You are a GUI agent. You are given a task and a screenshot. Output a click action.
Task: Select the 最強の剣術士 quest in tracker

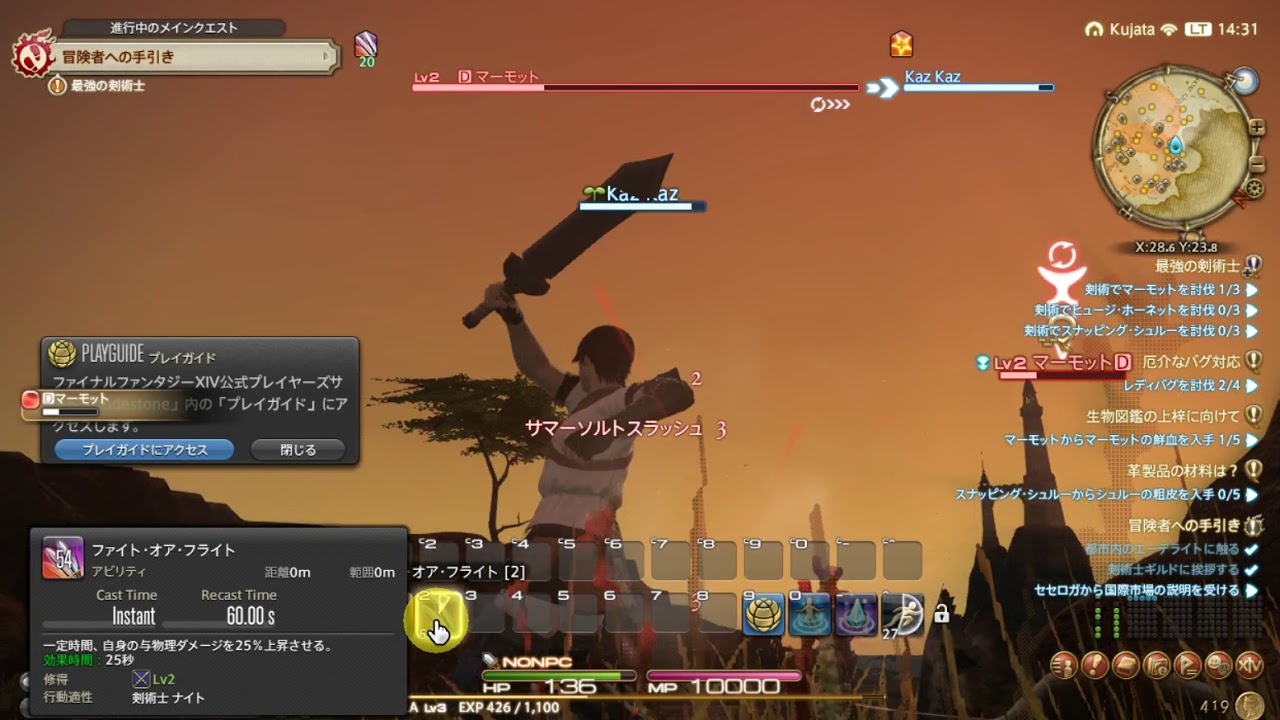[x=1197, y=267]
